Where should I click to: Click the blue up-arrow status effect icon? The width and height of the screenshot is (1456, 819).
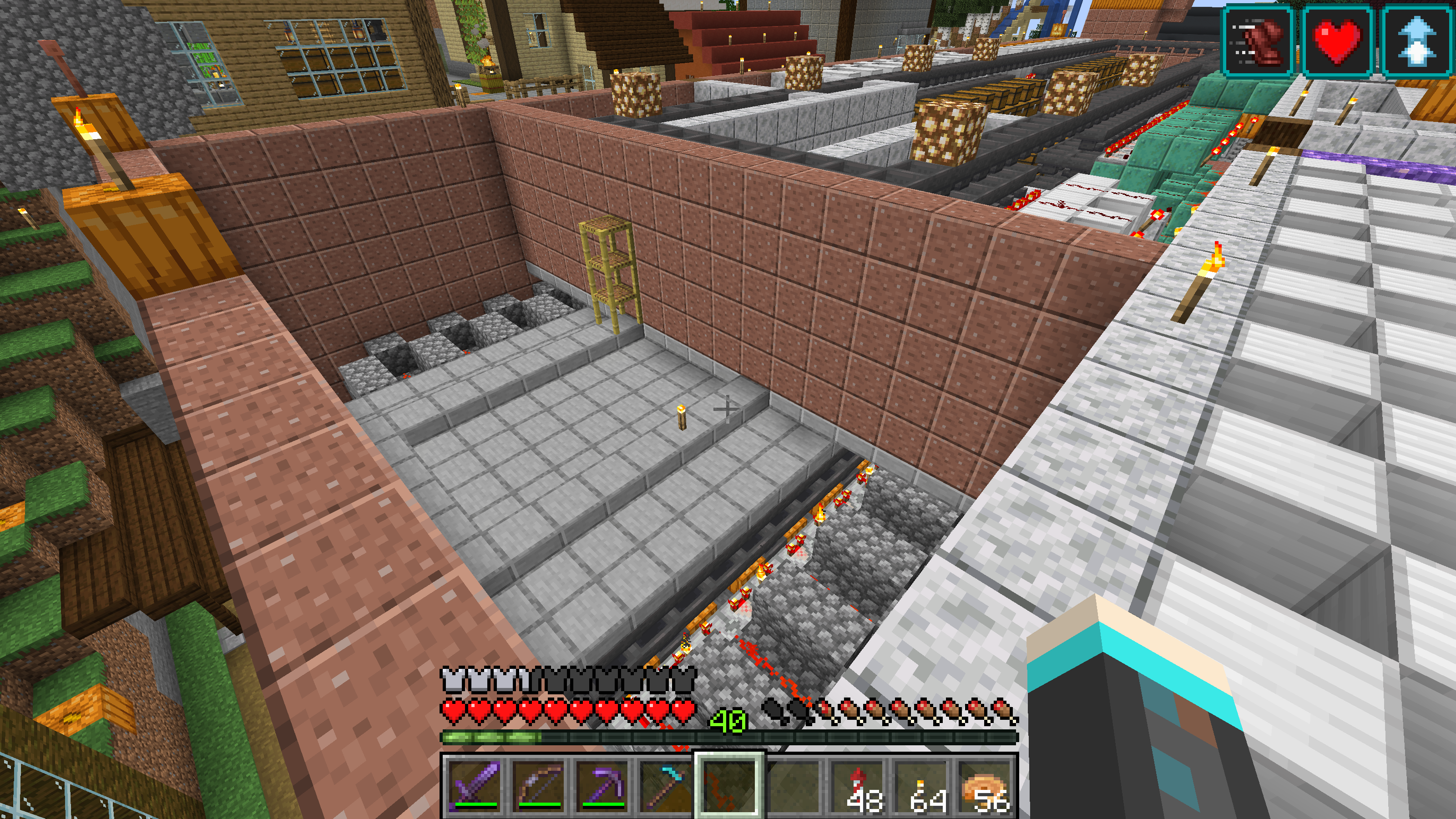(x=1416, y=40)
